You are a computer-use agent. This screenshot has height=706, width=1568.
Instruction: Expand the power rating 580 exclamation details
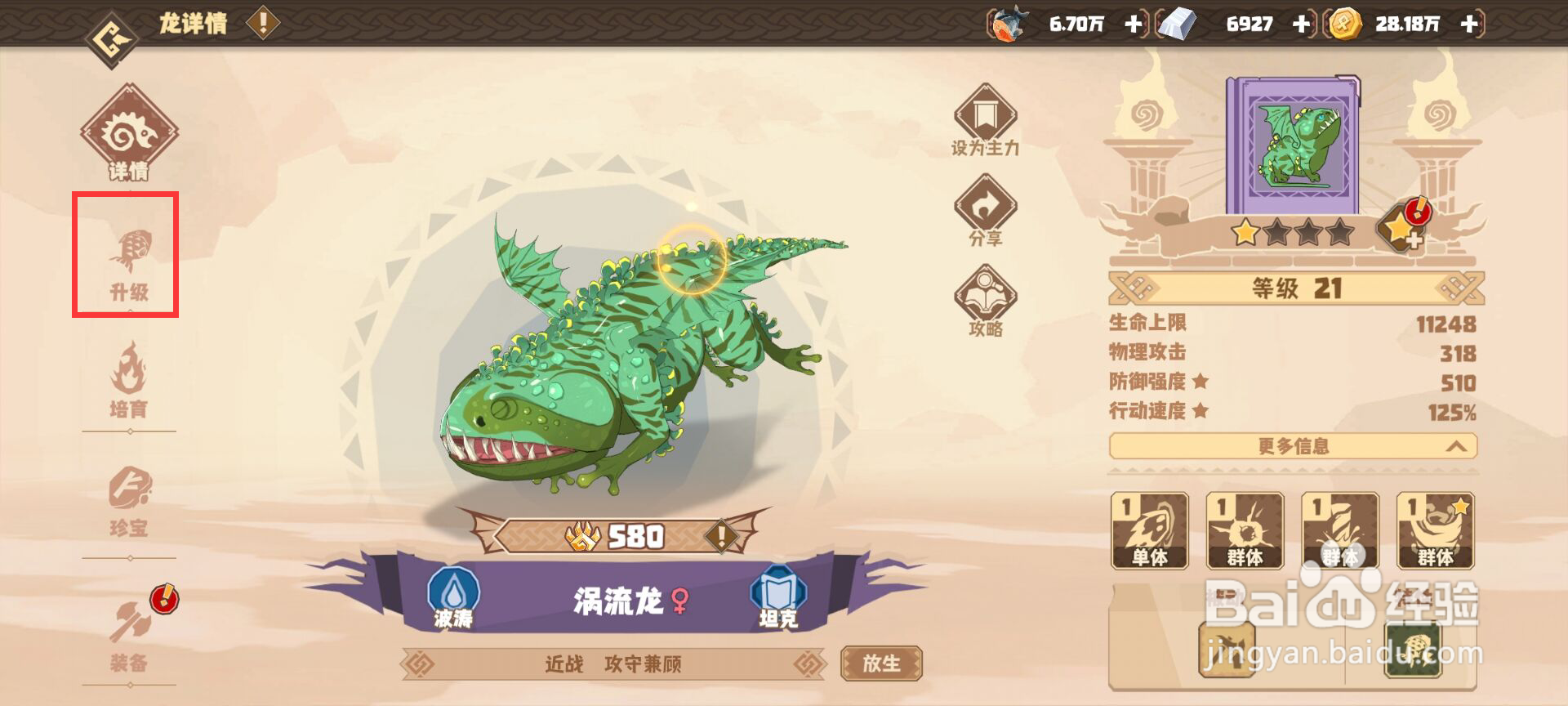[720, 535]
